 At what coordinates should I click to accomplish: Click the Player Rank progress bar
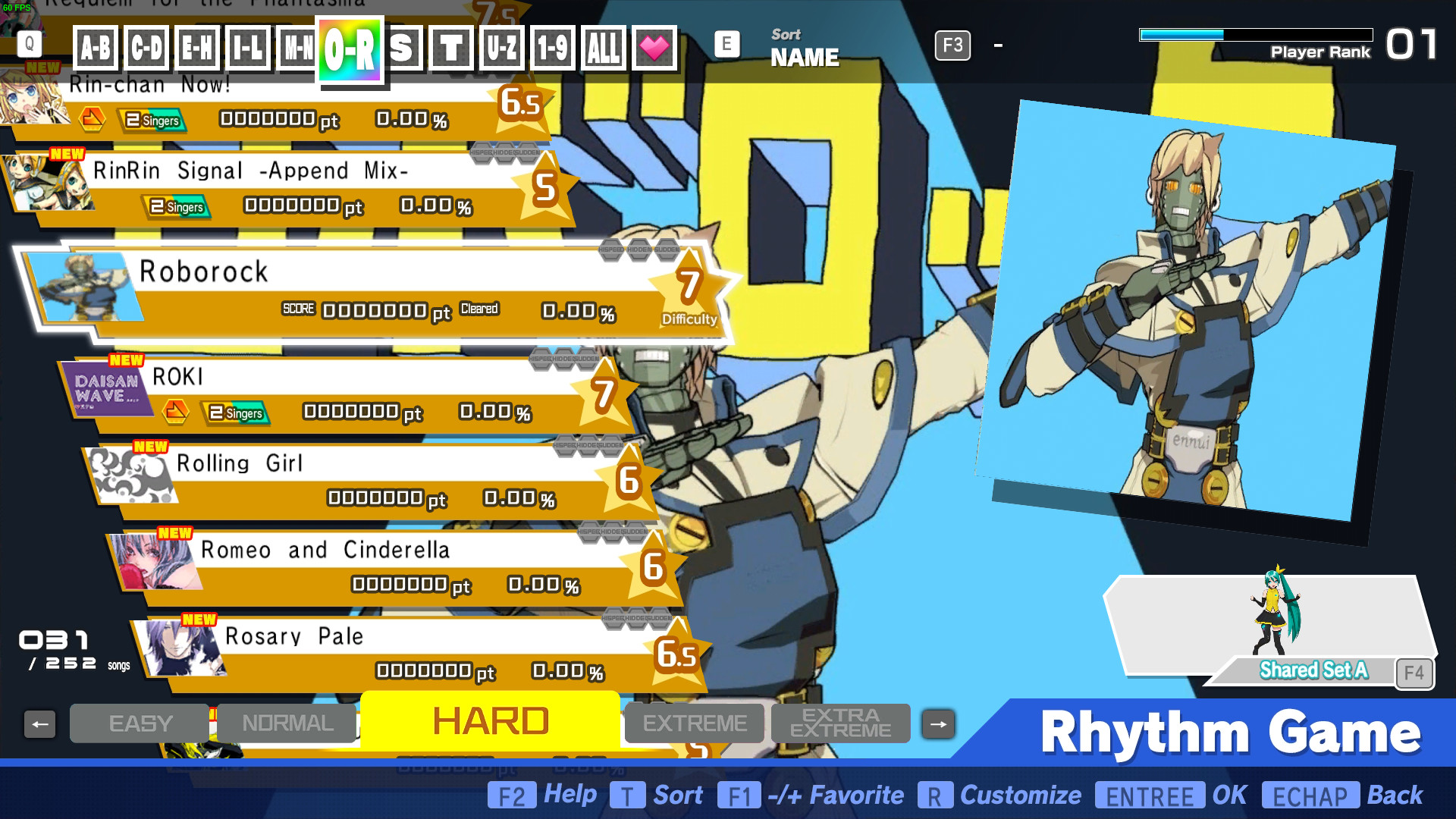click(x=1255, y=33)
